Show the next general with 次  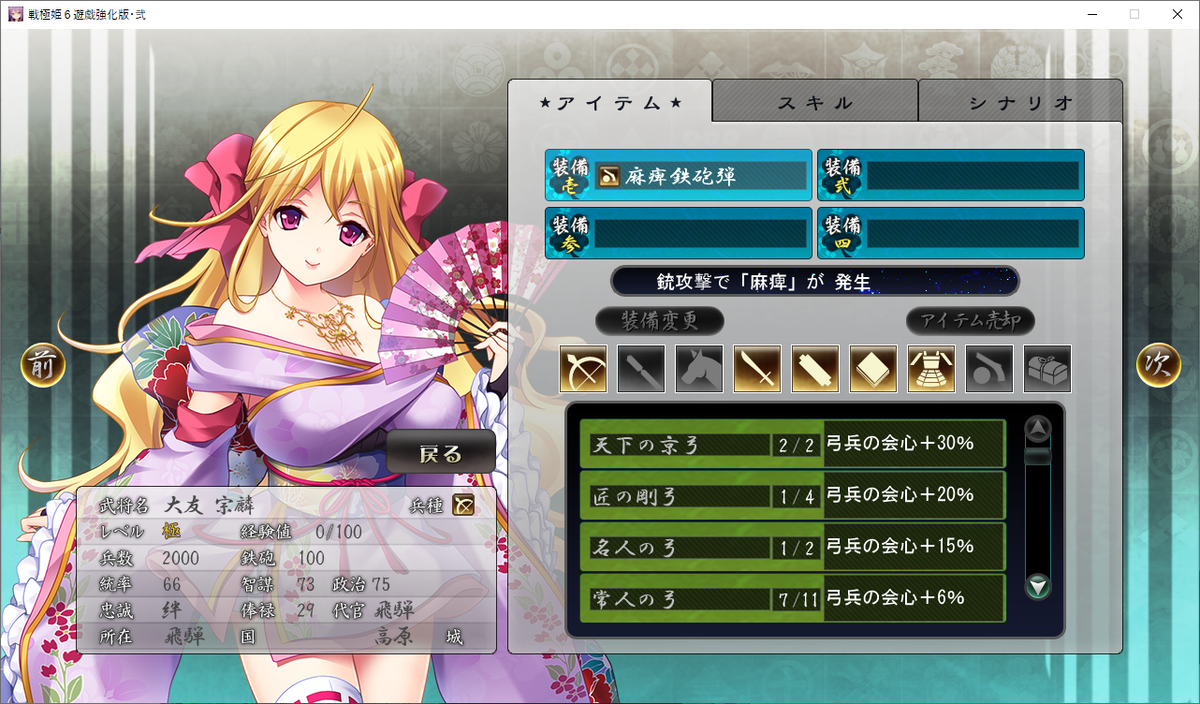[x=1158, y=366]
